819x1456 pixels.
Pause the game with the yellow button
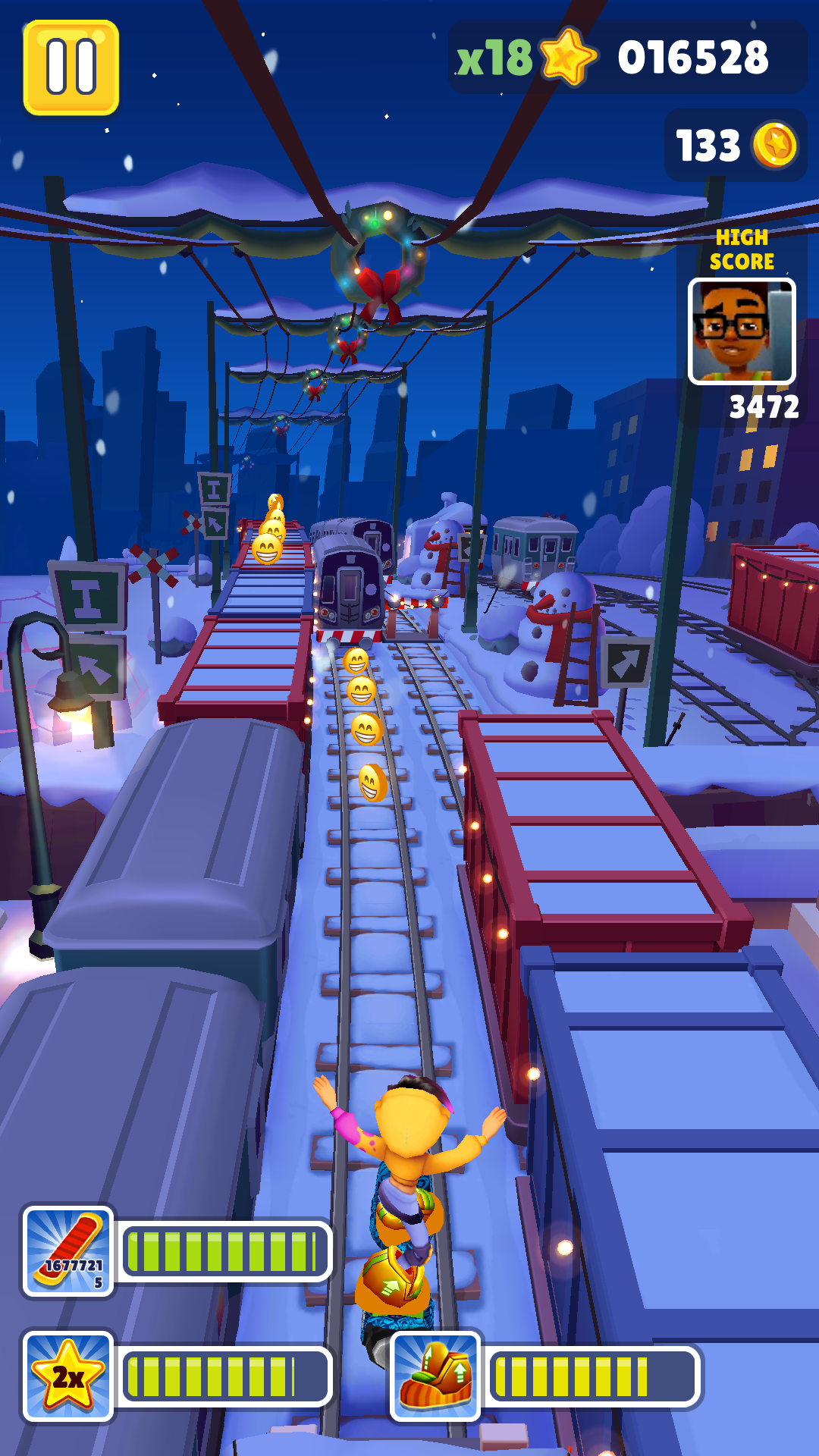71,67
